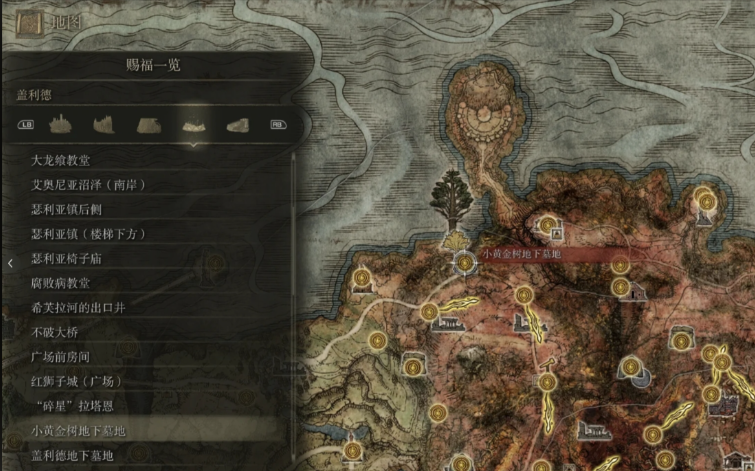
Task: Choose 不破大桥 site of grace
Action: [x=55, y=332]
